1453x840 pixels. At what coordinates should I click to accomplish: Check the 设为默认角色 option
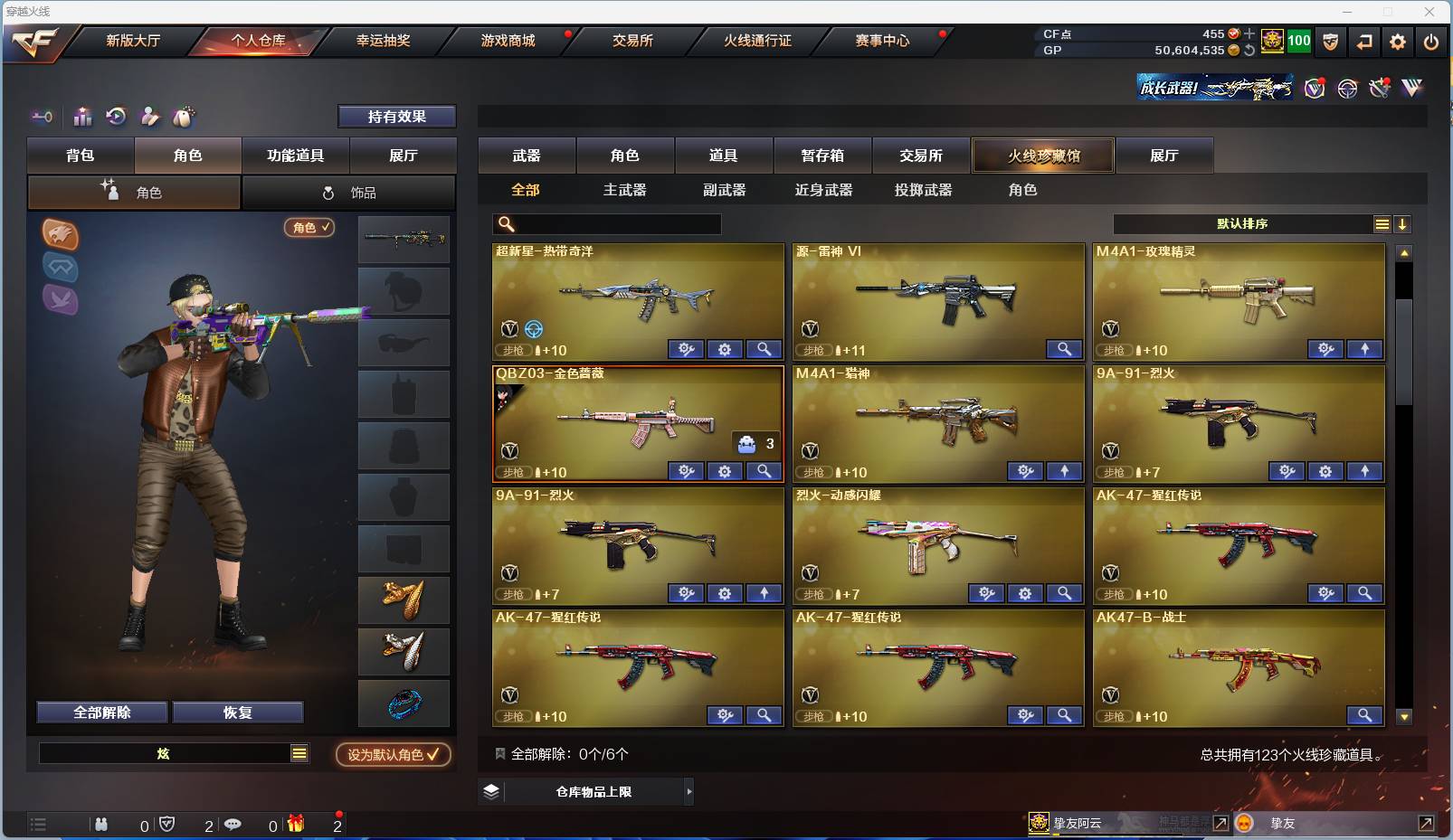[393, 755]
